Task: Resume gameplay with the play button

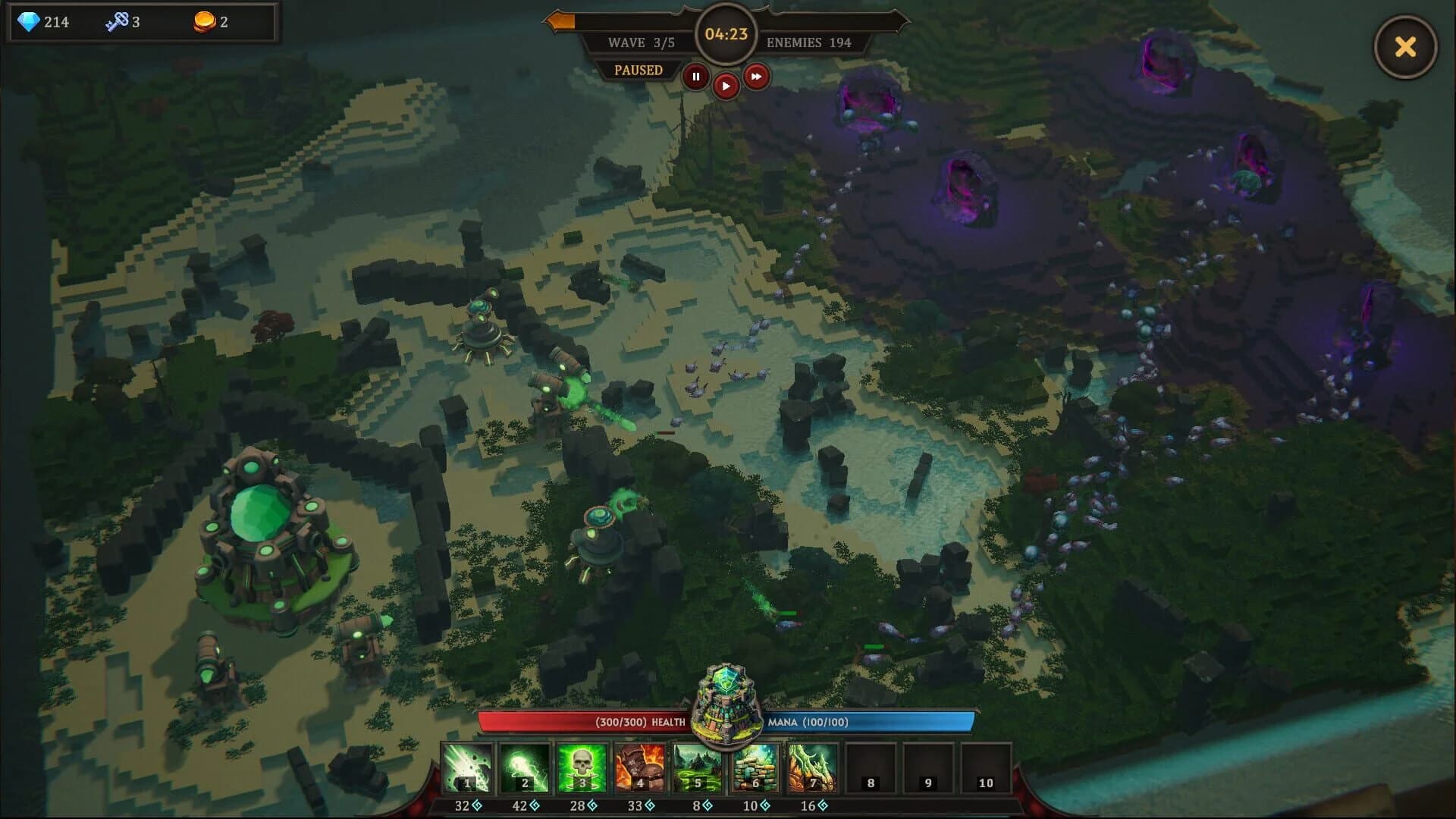Action: 726,85
